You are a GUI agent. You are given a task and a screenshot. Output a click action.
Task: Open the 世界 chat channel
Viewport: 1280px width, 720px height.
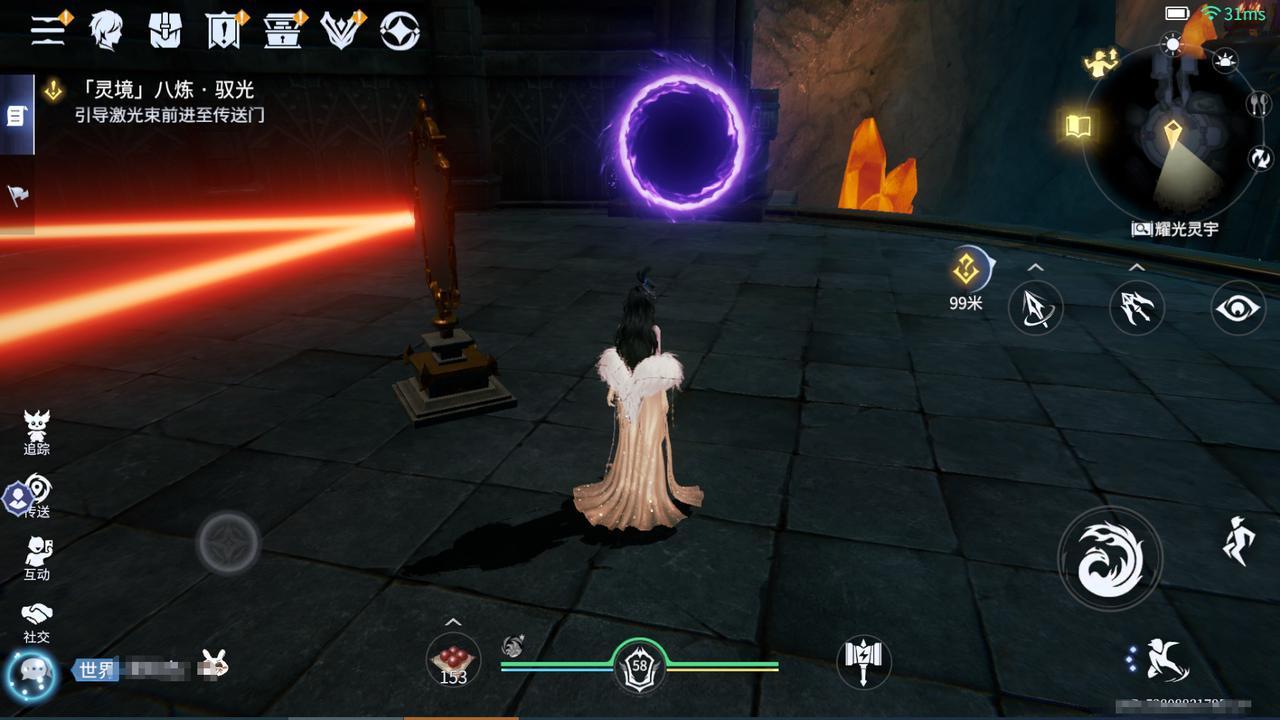click(96, 669)
